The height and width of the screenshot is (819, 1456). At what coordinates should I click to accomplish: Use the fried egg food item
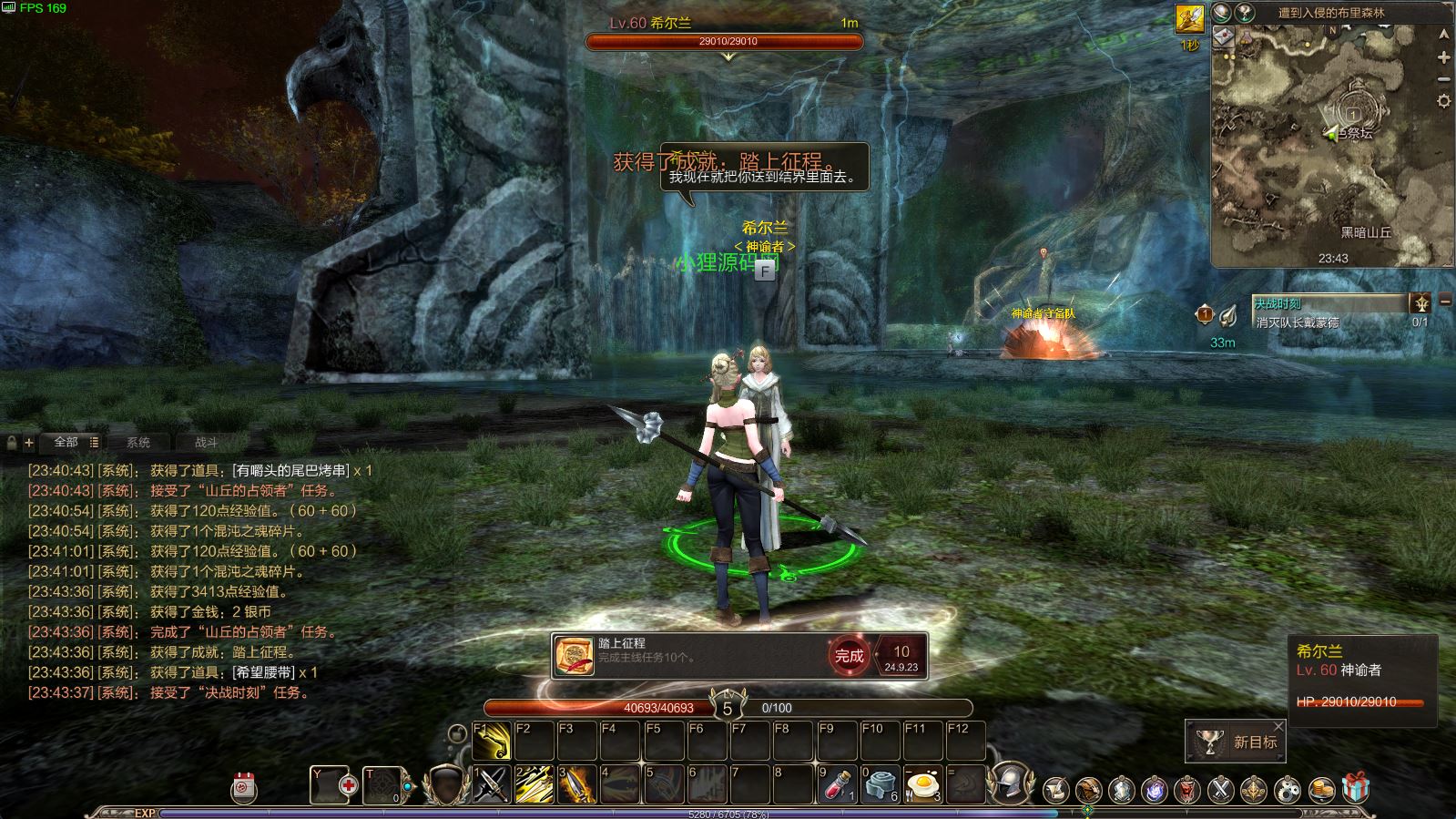pos(923,785)
